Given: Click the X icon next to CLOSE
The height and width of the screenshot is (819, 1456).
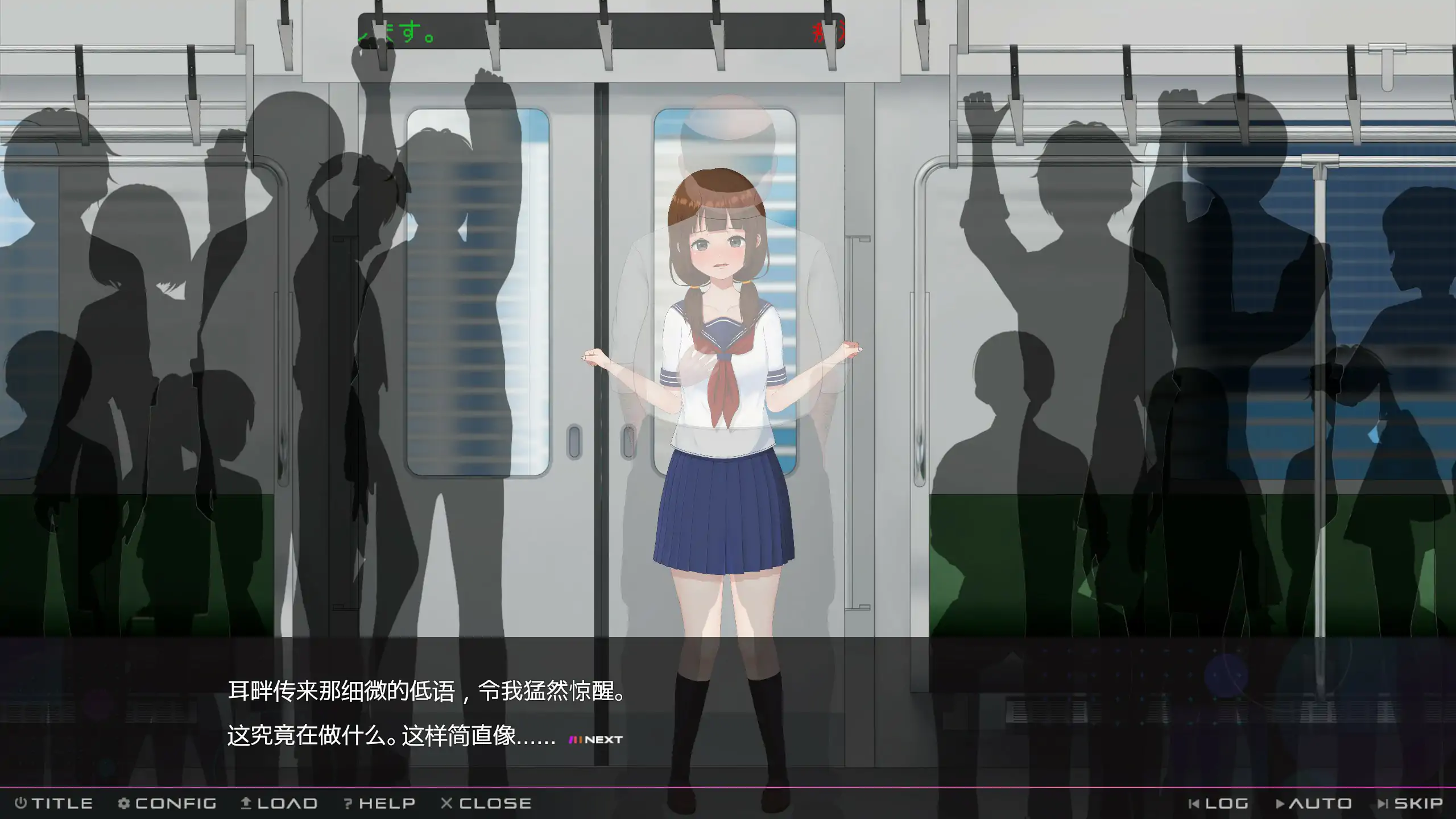Looking at the screenshot, I should (x=446, y=803).
